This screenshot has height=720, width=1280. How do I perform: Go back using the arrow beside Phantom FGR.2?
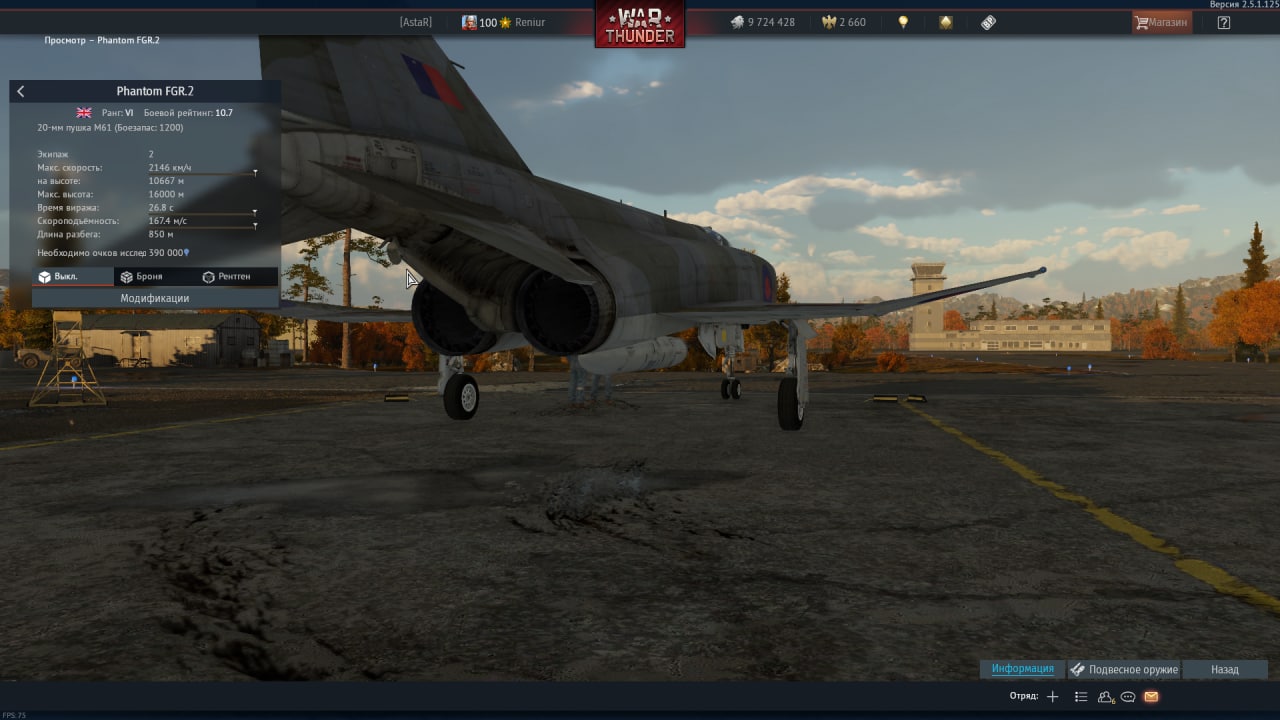(x=21, y=91)
